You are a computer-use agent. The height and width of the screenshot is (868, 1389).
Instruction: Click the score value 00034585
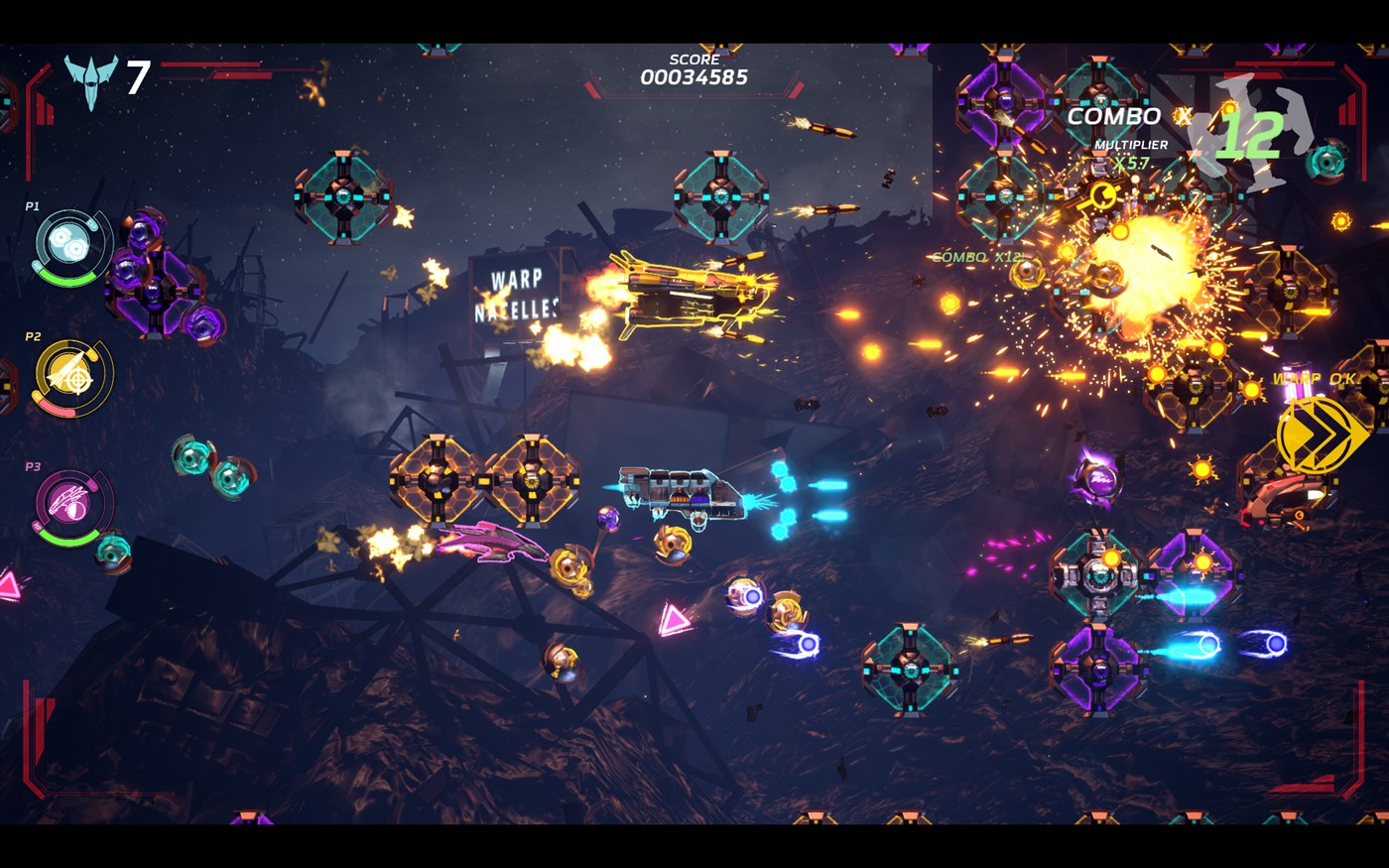(x=694, y=77)
